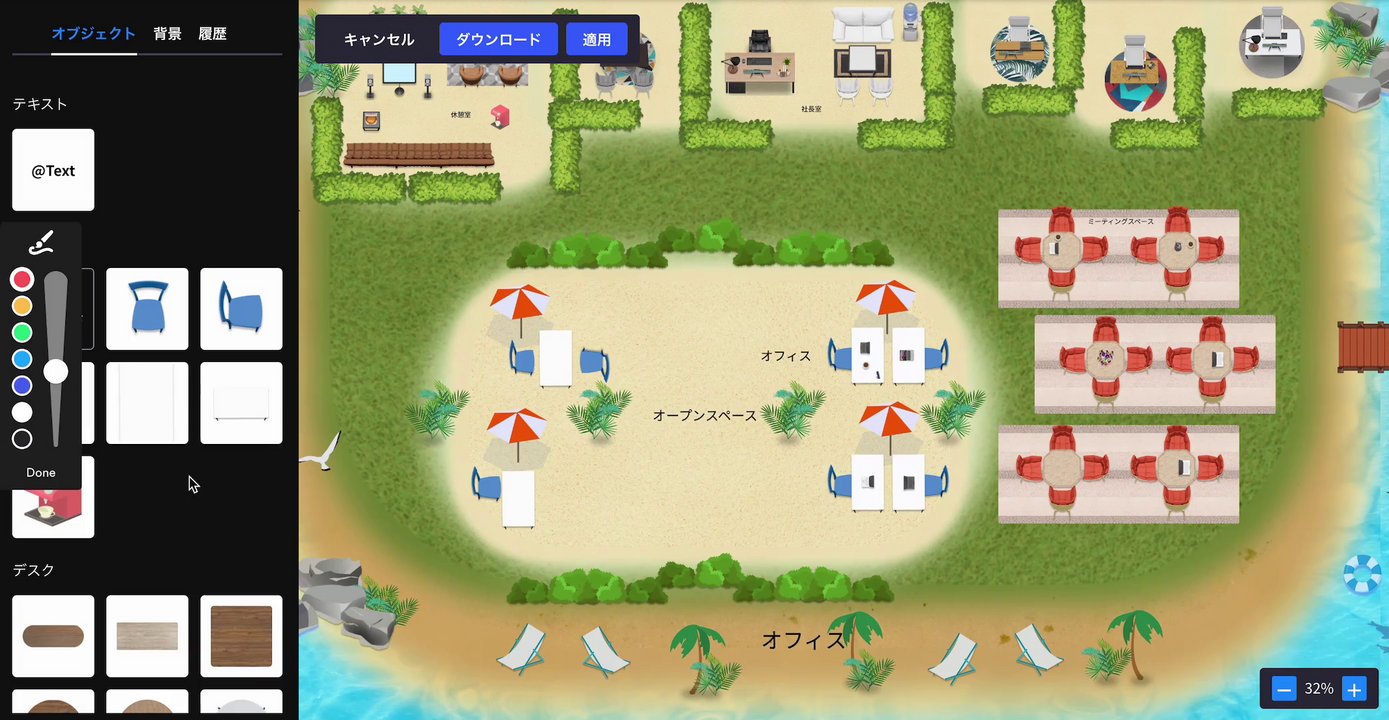The height and width of the screenshot is (720, 1389).
Task: Select the white brush color
Action: [x=22, y=412]
